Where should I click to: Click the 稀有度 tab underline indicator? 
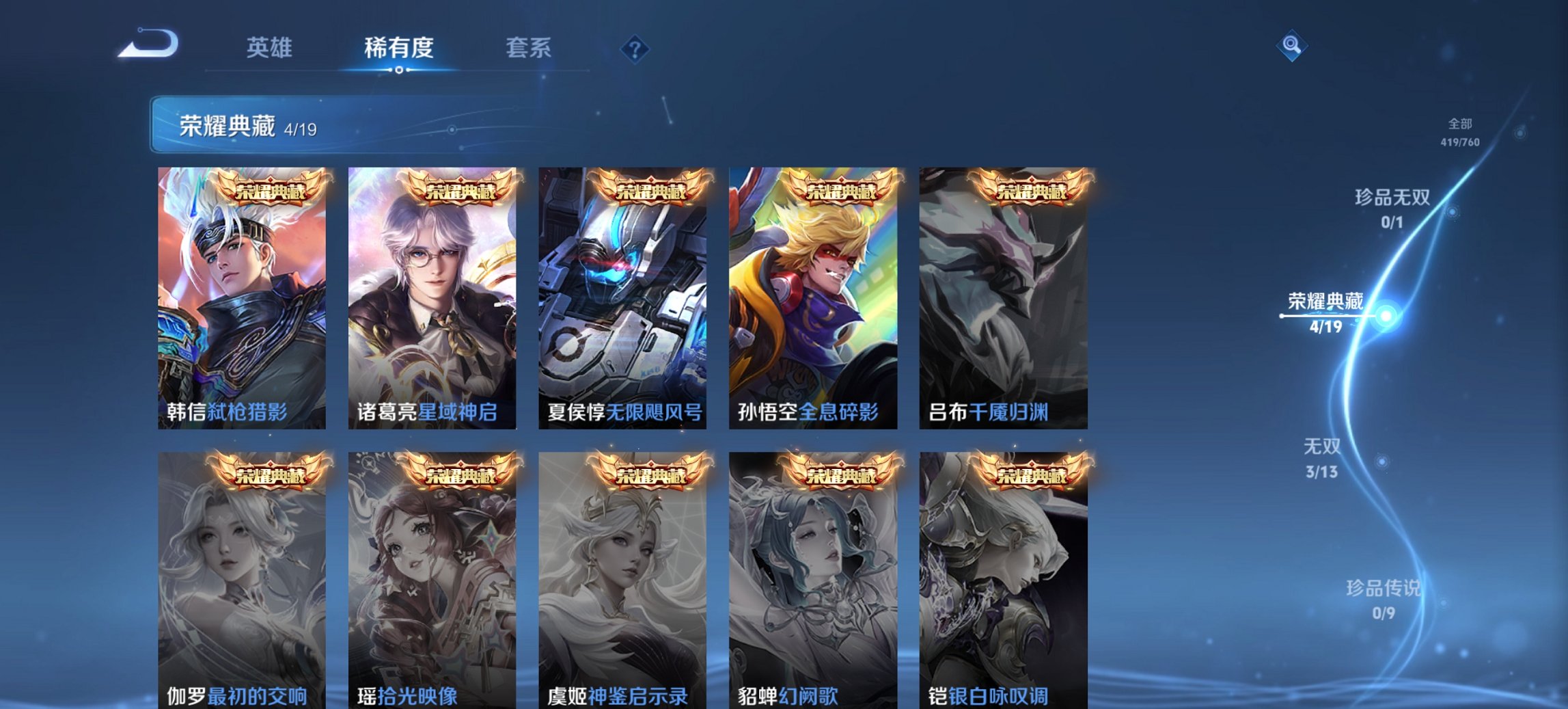[399, 71]
